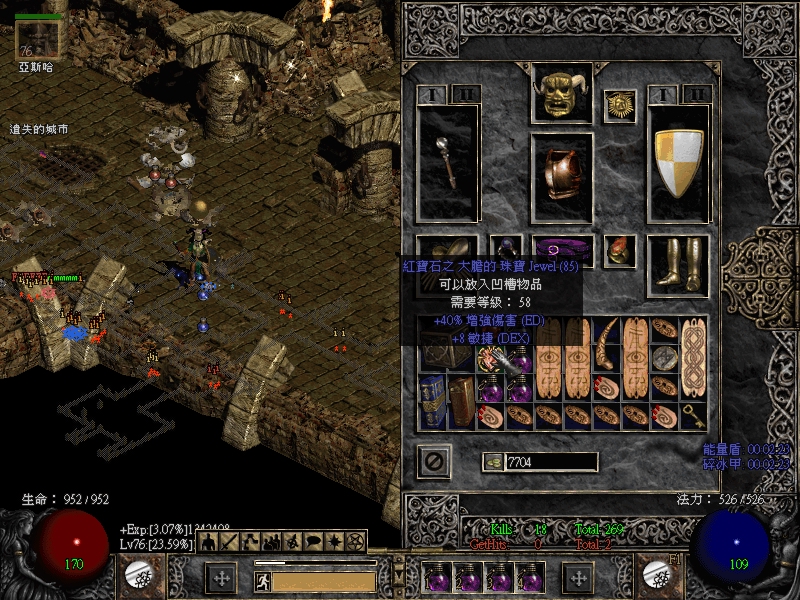Click the sun face amulet slot
The image size is (800, 600).
tap(620, 104)
